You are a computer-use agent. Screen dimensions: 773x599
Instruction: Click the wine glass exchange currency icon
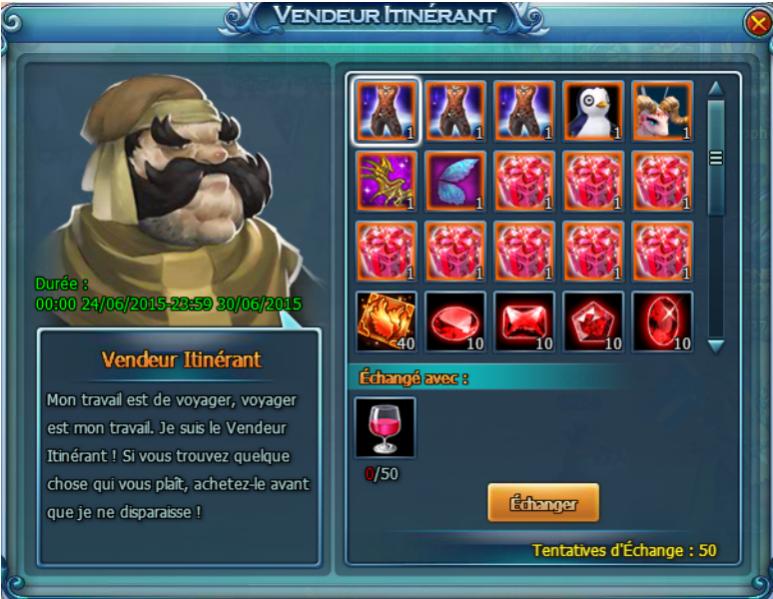pyautogui.click(x=385, y=427)
